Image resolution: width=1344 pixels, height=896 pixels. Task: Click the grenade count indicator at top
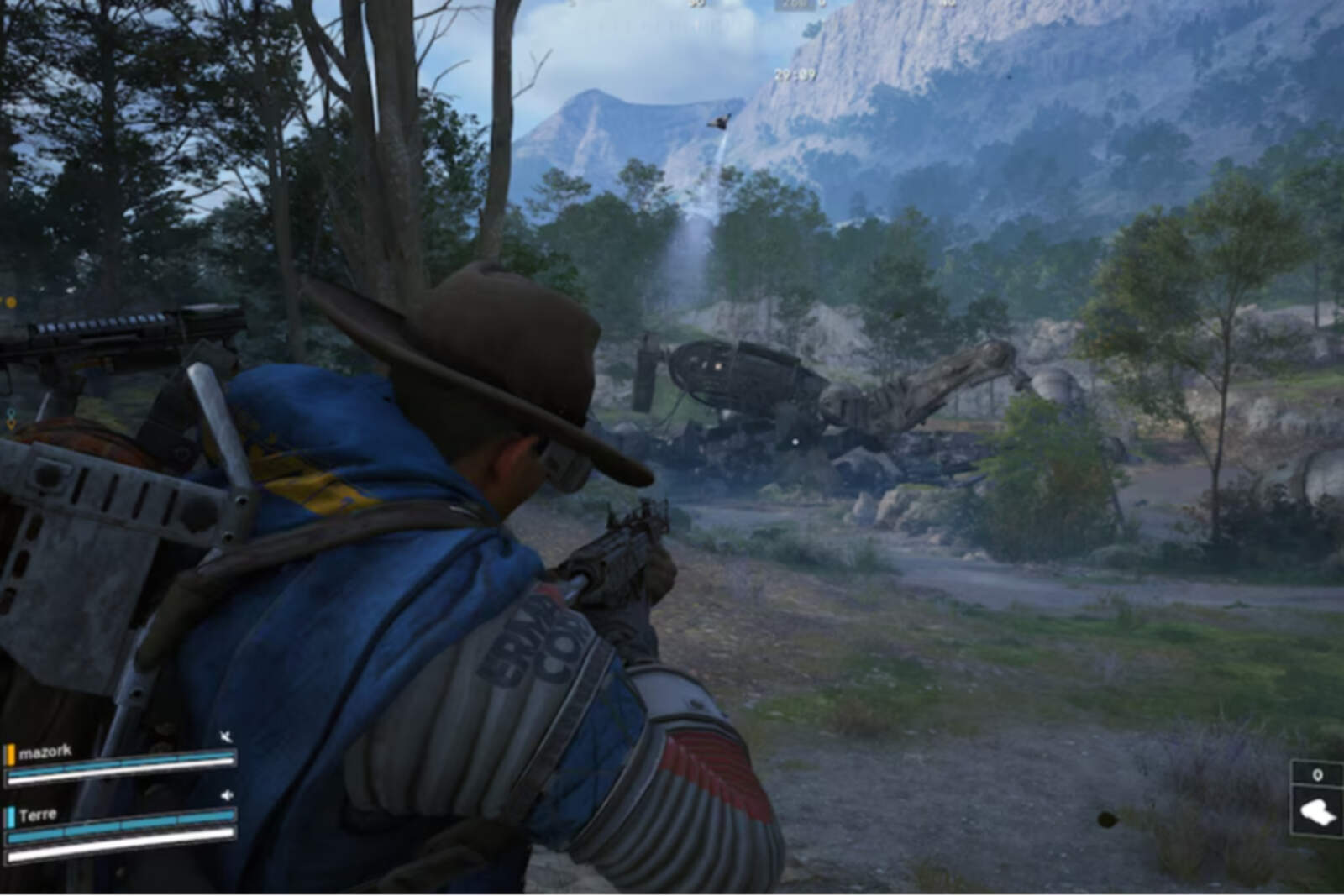[x=821, y=4]
